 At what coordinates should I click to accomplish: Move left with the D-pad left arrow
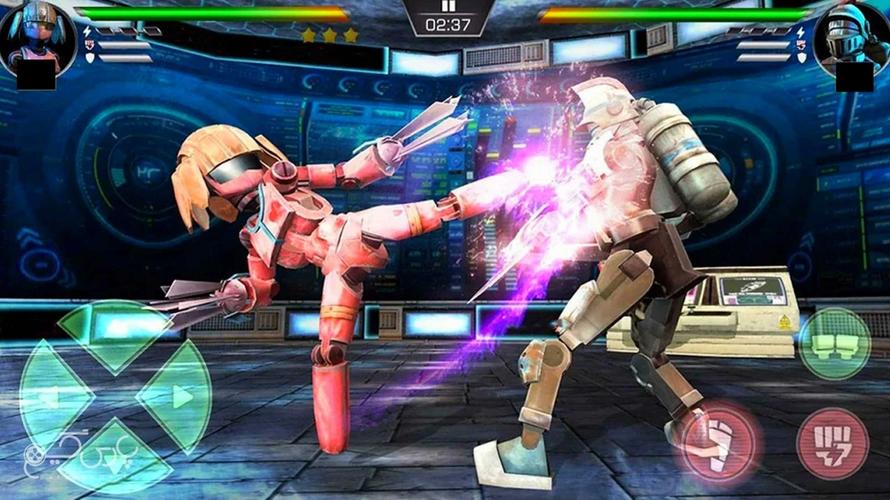(52, 396)
